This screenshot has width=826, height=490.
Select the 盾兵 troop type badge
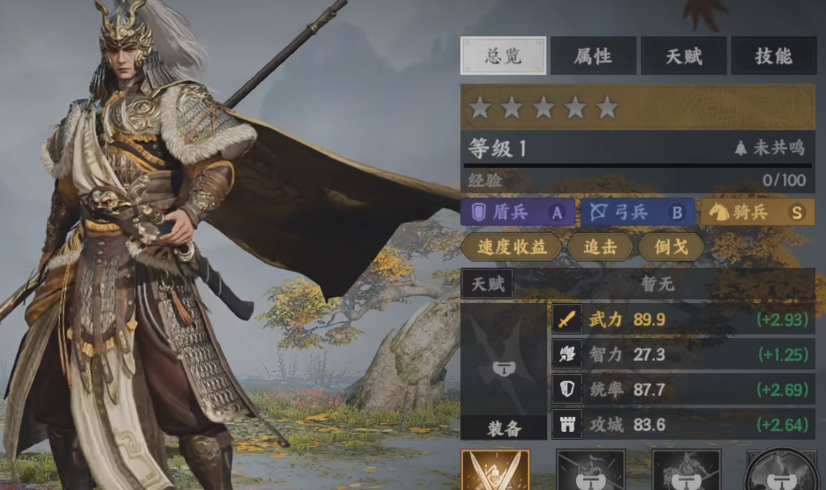(x=518, y=212)
